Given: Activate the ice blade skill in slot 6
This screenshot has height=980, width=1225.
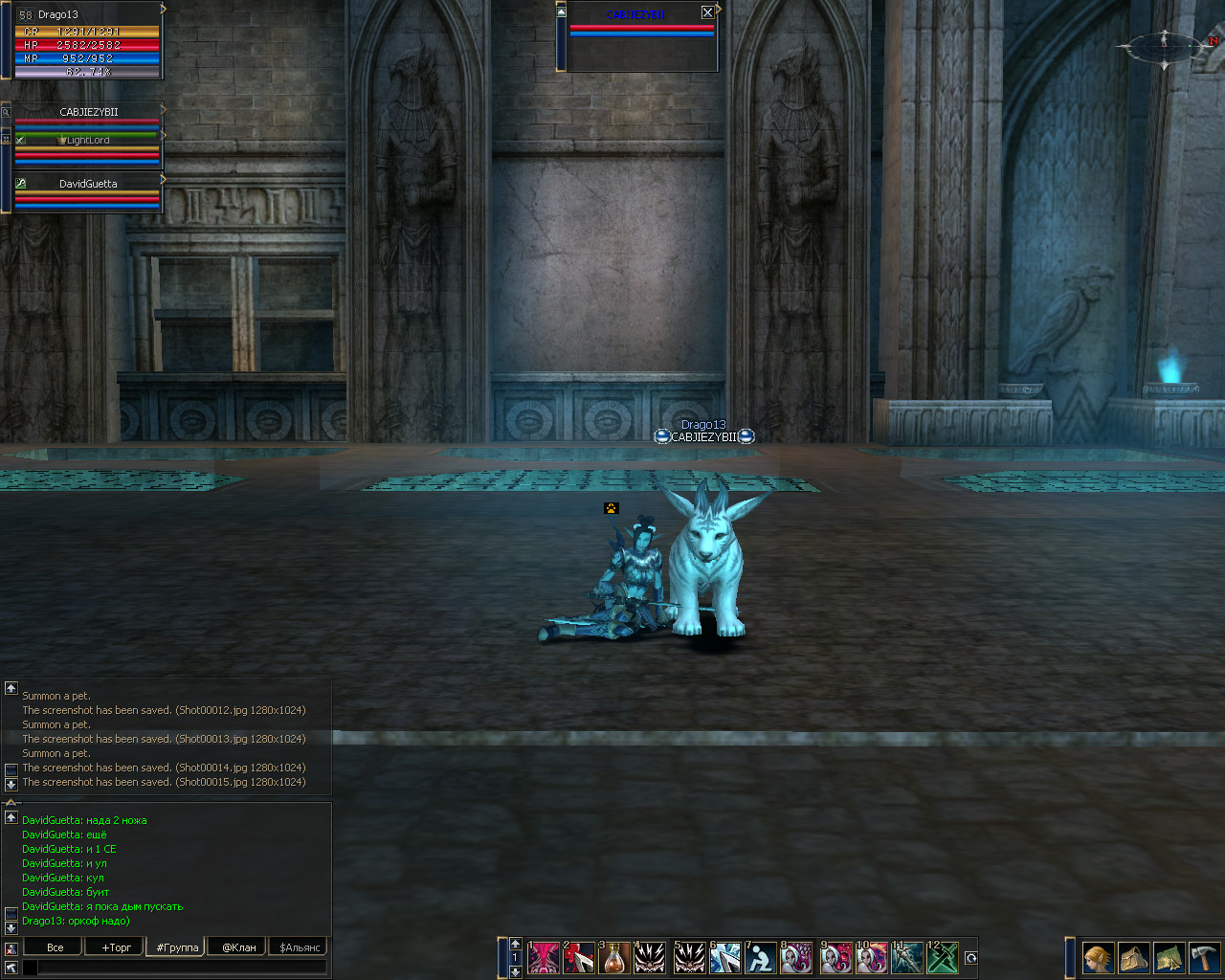Looking at the screenshot, I should (724, 958).
